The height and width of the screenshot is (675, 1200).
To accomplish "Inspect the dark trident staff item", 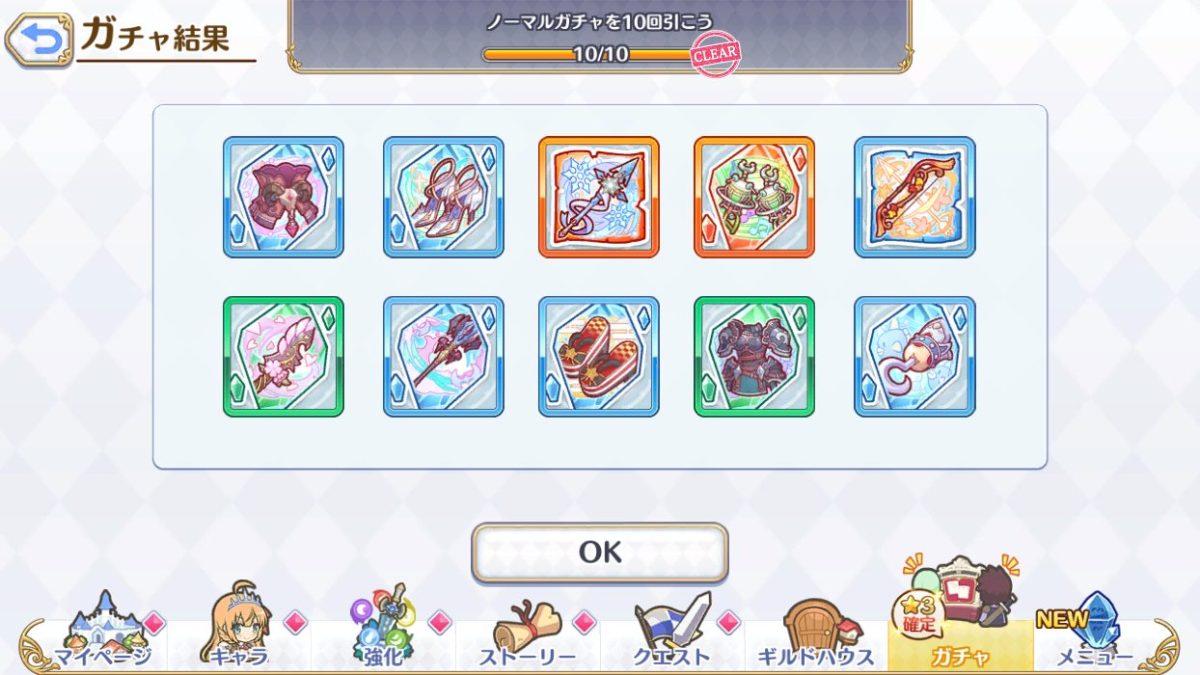I will click(x=443, y=356).
